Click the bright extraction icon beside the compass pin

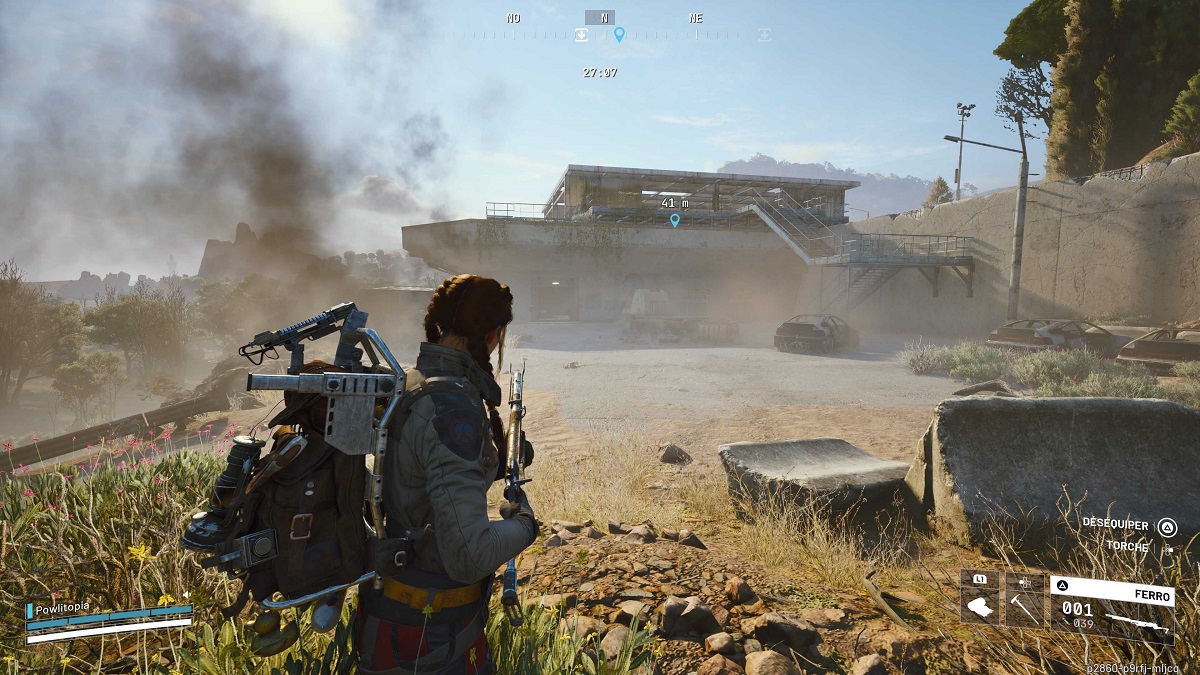(x=581, y=35)
